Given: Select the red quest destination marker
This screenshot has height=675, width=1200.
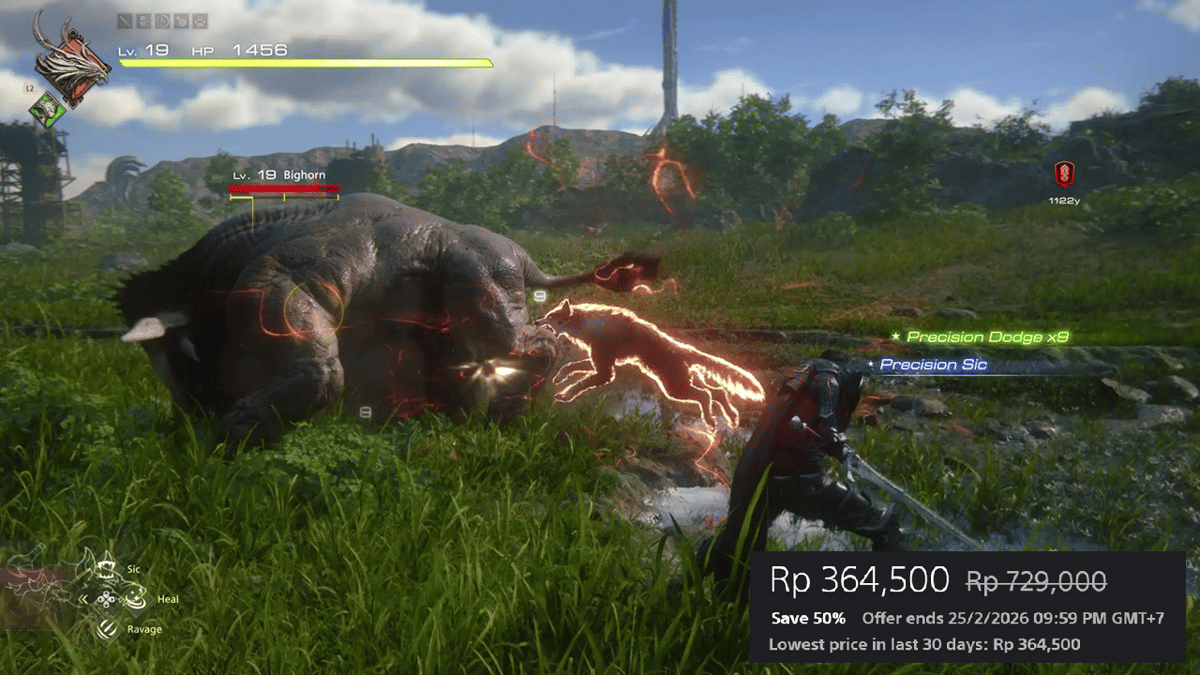Looking at the screenshot, I should point(1064,174).
